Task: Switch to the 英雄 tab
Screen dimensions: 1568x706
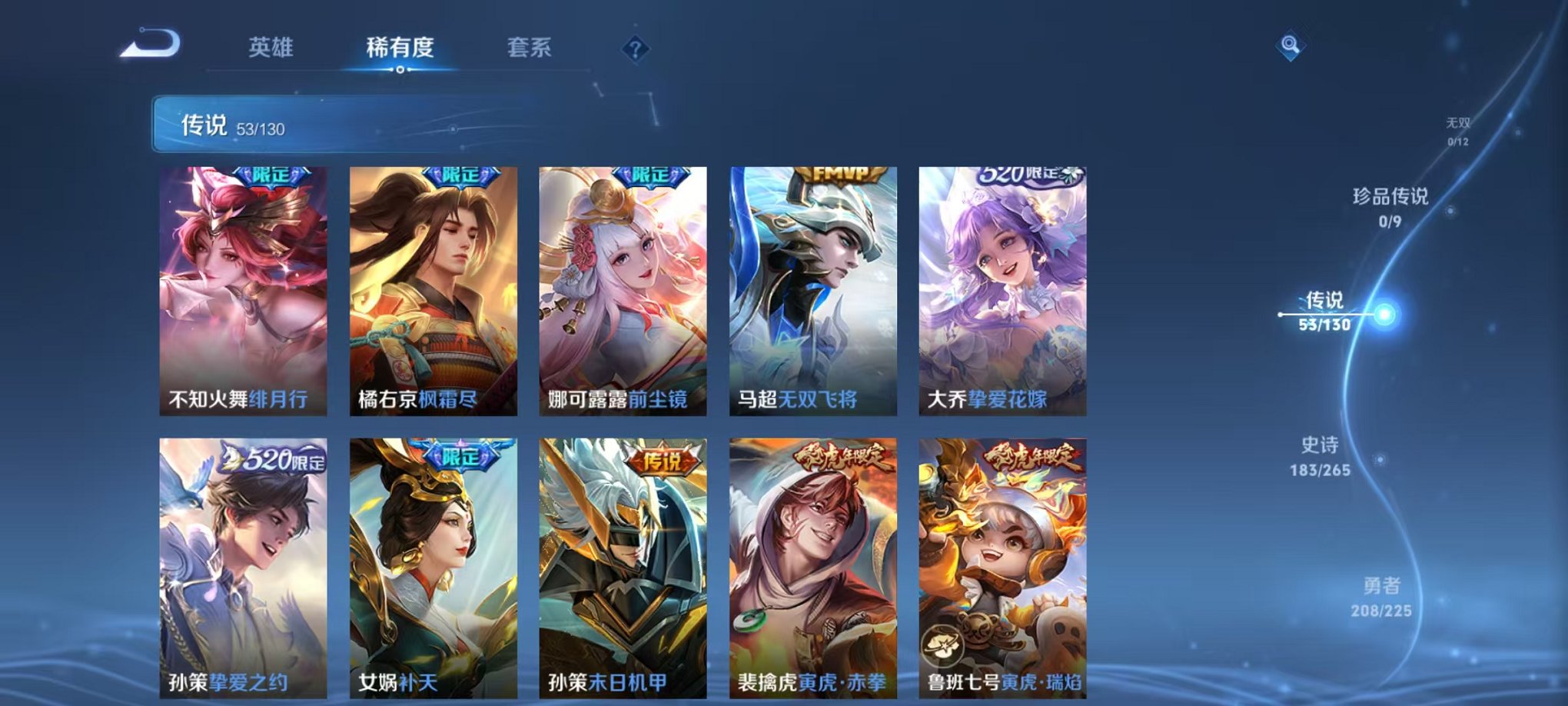Action: coord(271,48)
